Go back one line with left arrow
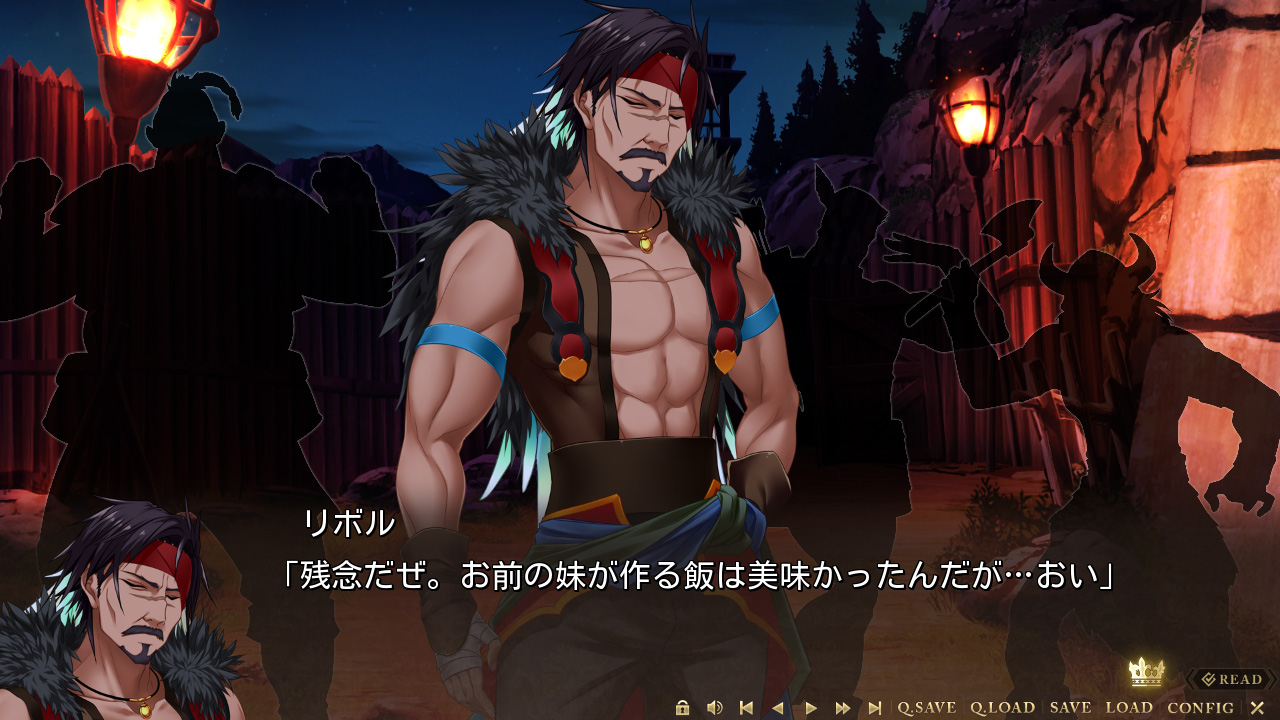 click(778, 708)
